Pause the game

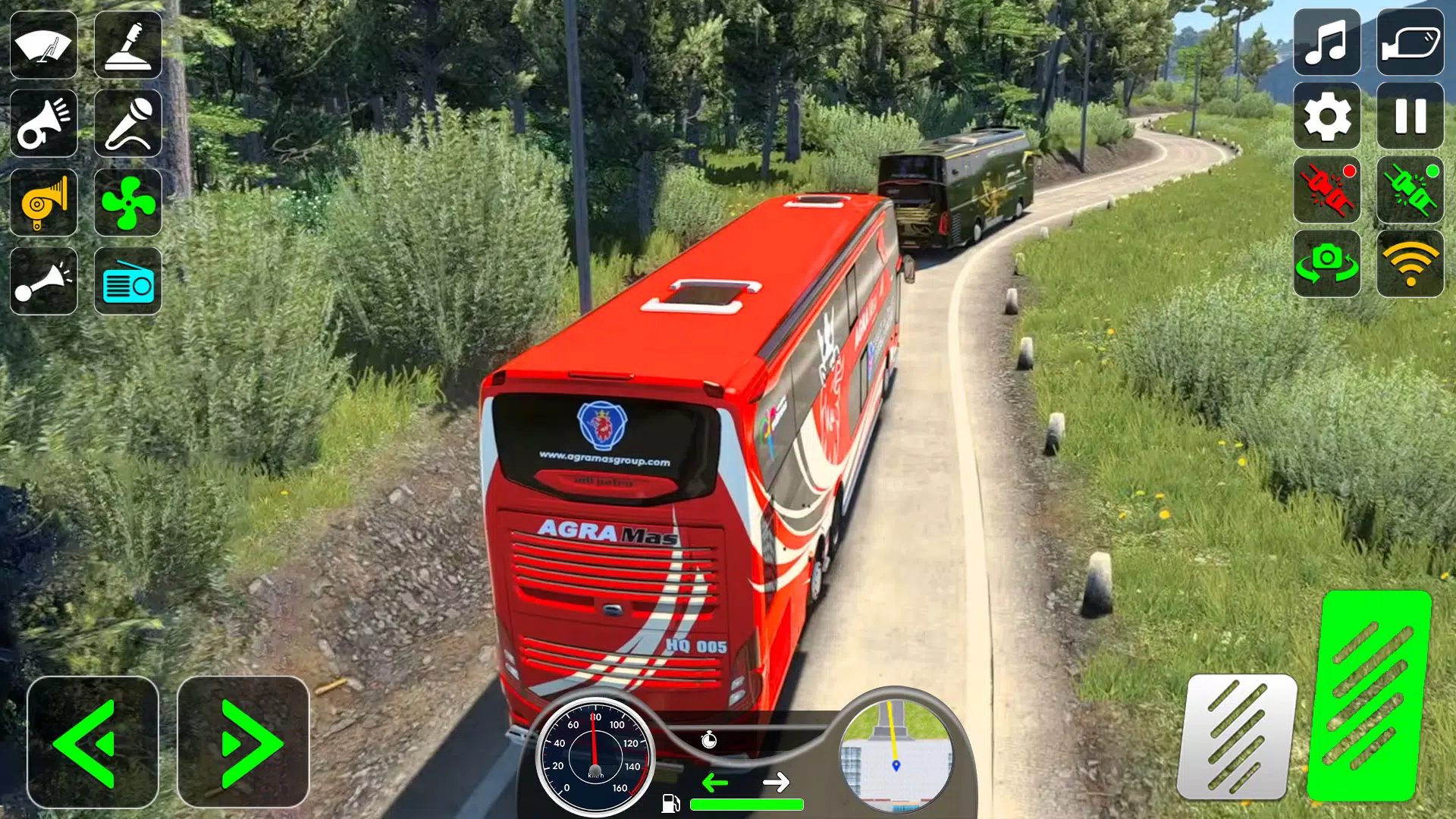coord(1410,116)
